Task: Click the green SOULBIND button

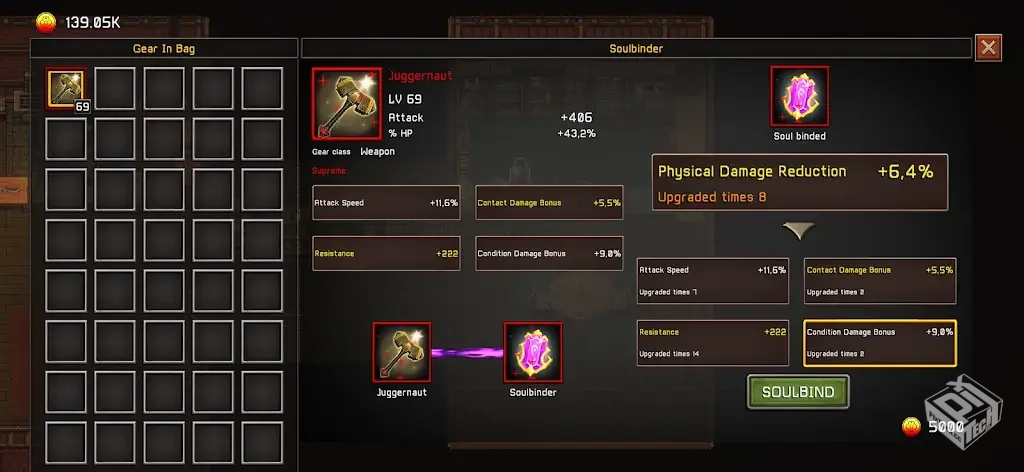Action: 798,392
